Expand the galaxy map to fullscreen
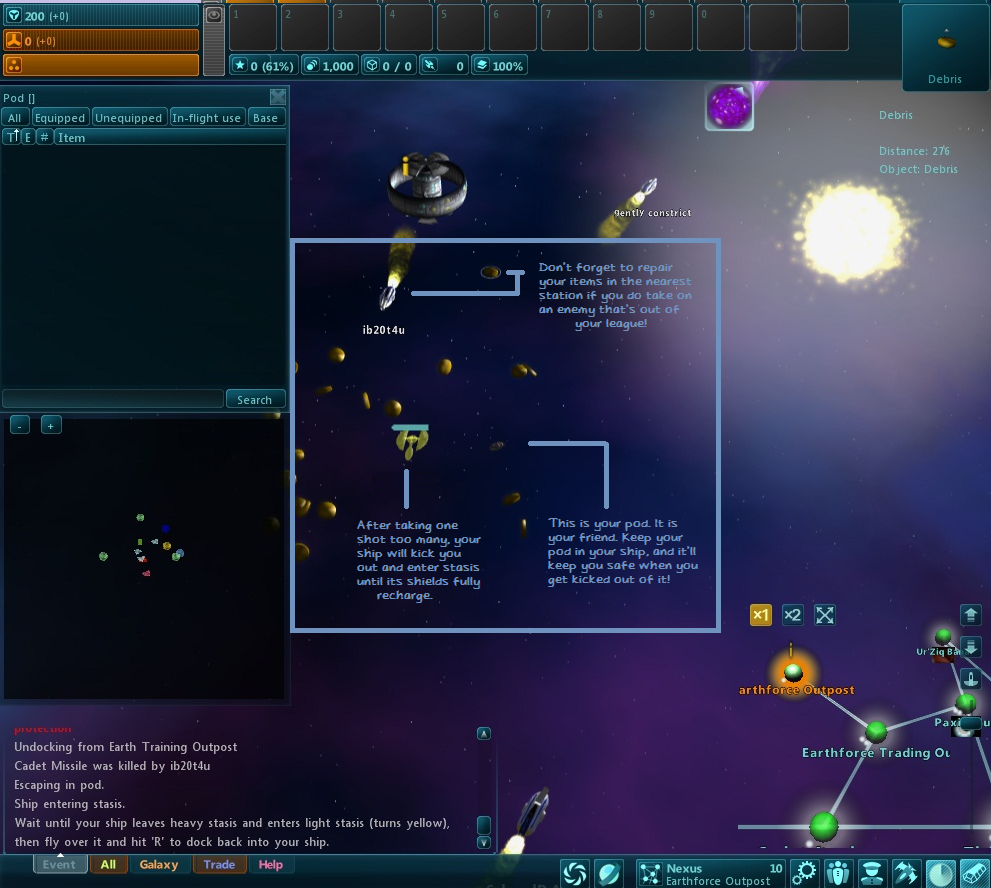The width and height of the screenshot is (991, 888). 824,615
